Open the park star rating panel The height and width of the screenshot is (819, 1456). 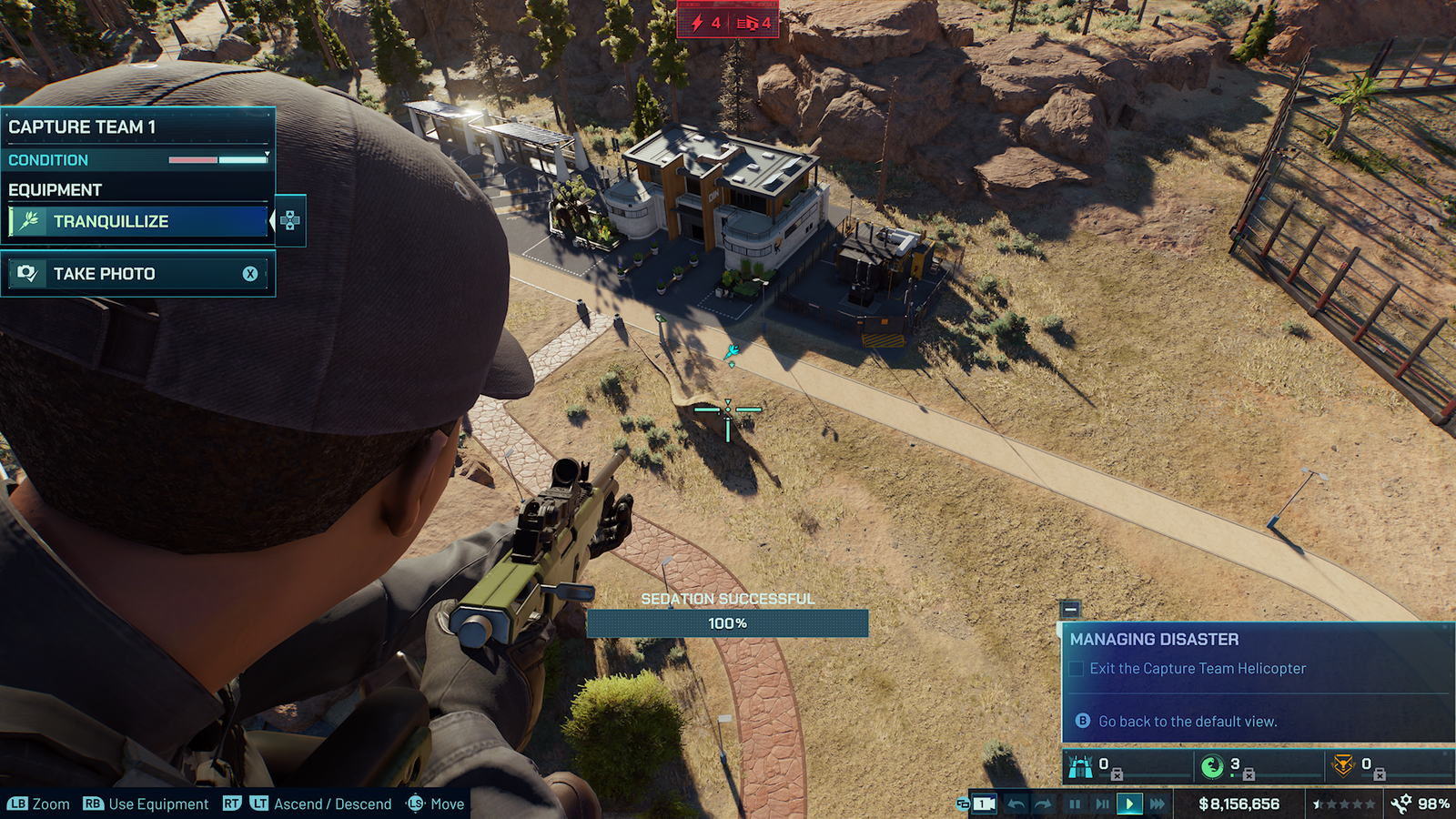[x=1344, y=804]
